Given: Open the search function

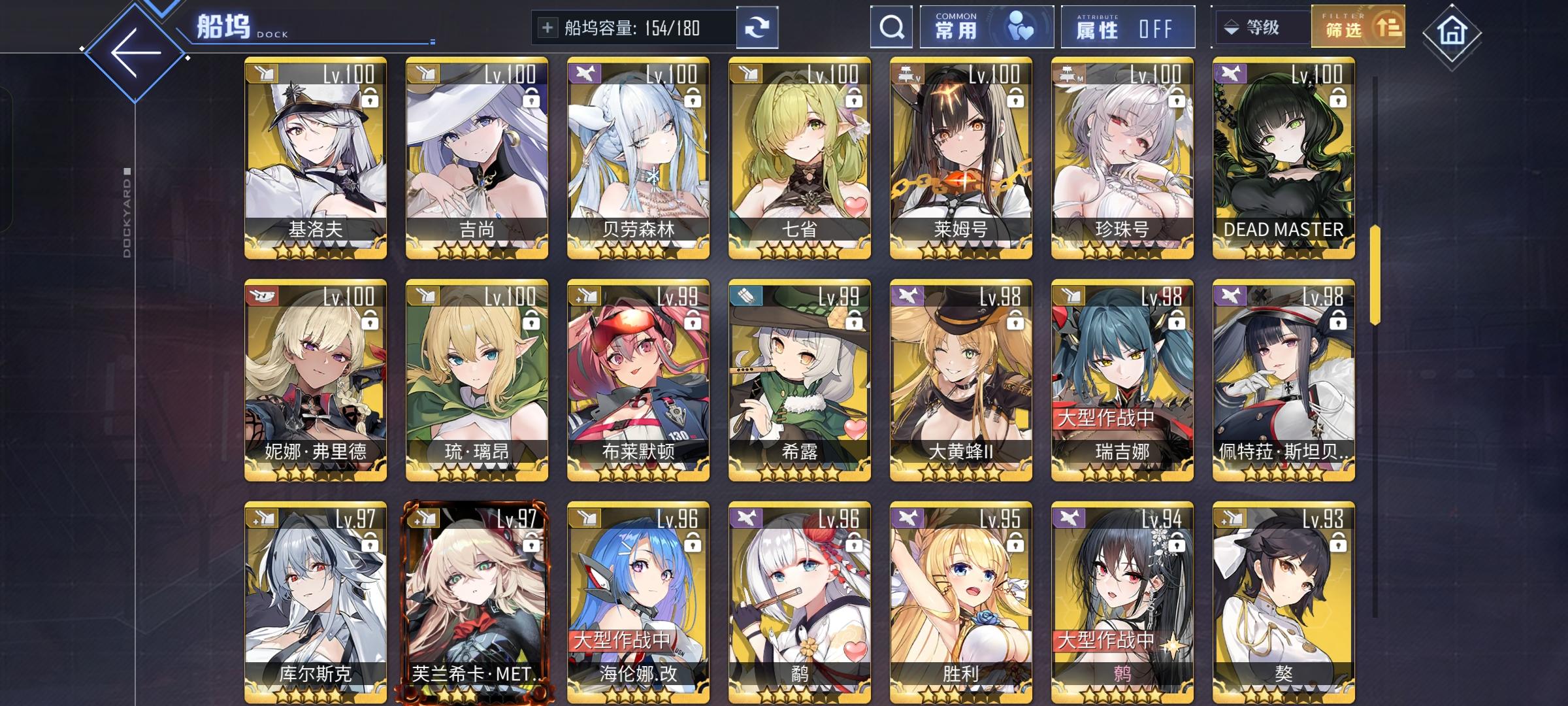Looking at the screenshot, I should pos(891,27).
